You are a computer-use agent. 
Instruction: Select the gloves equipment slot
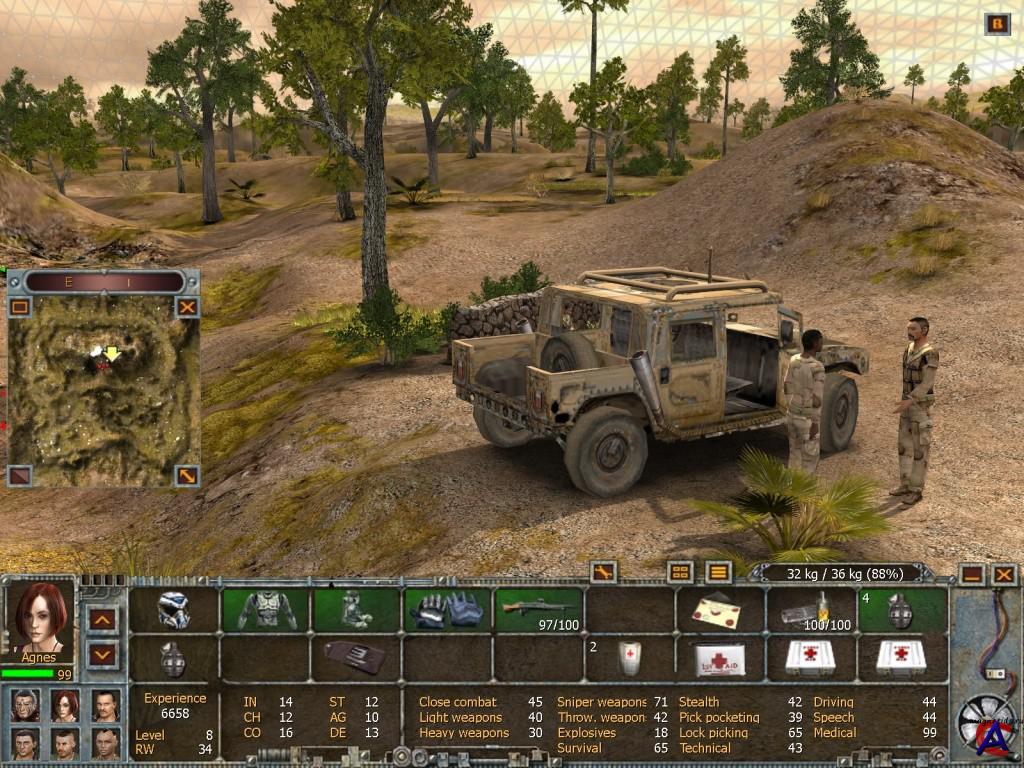(x=447, y=609)
